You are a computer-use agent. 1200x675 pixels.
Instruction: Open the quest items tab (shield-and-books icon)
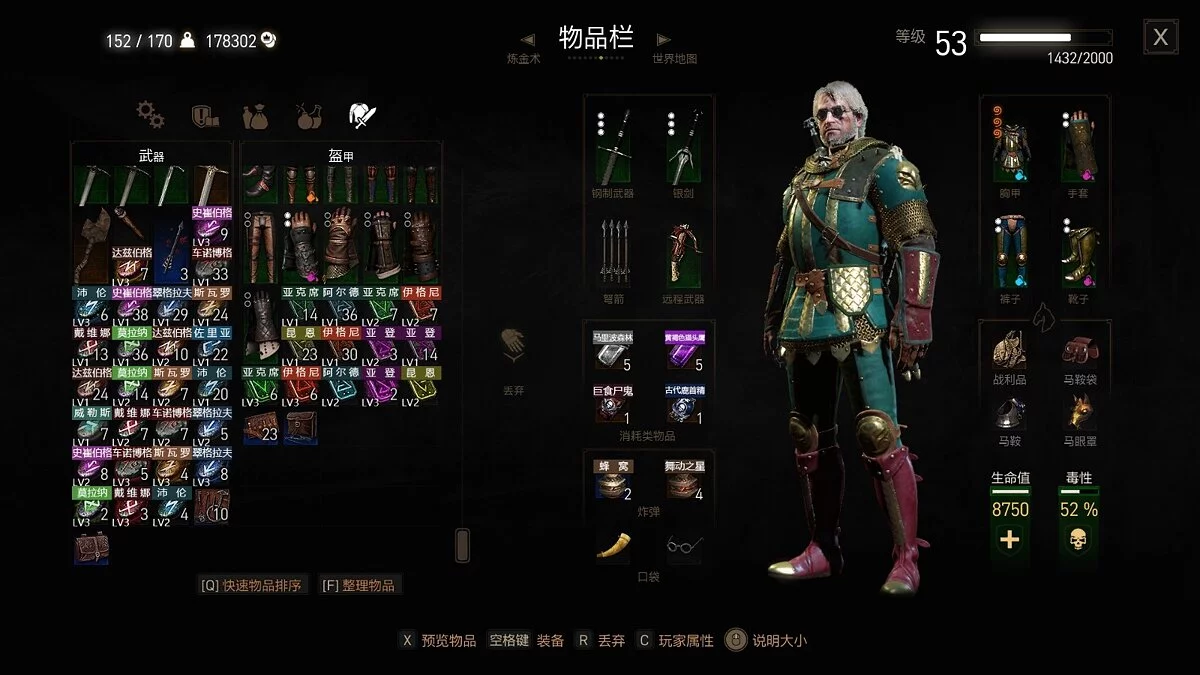click(204, 116)
